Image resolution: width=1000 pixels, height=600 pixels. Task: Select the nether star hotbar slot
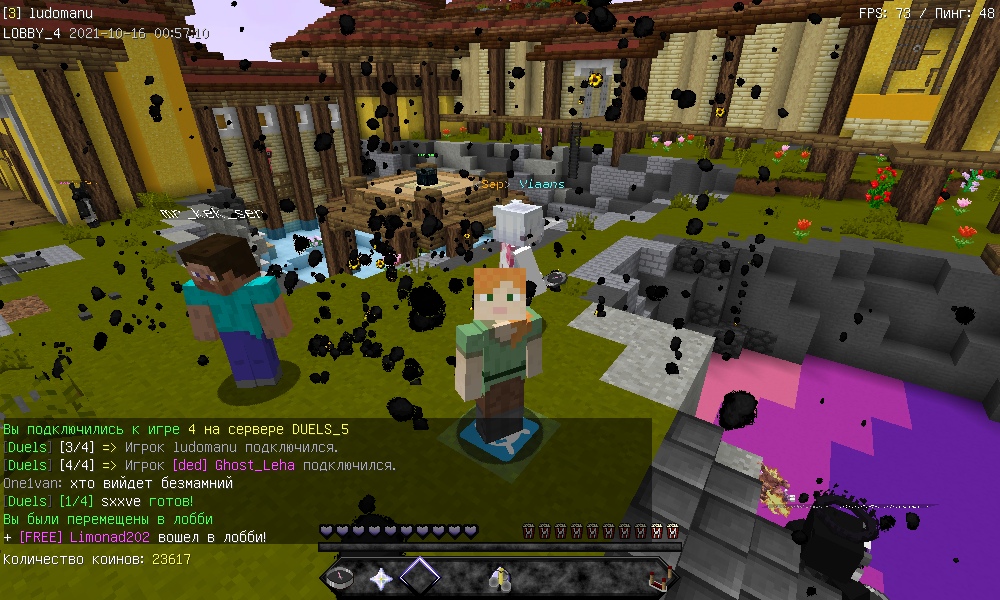click(x=380, y=577)
